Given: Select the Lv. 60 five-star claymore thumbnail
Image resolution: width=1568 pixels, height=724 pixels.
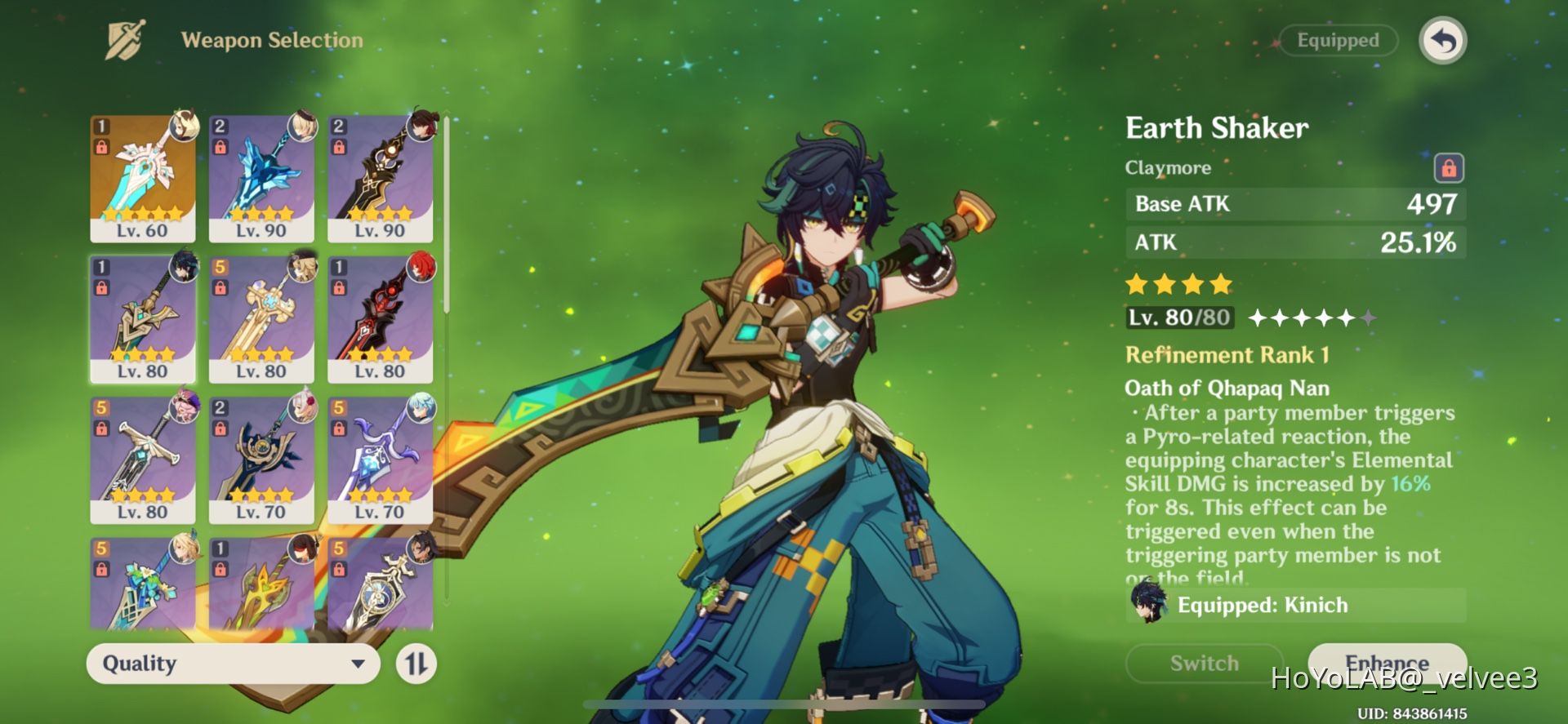Looking at the screenshot, I should 143,175.
